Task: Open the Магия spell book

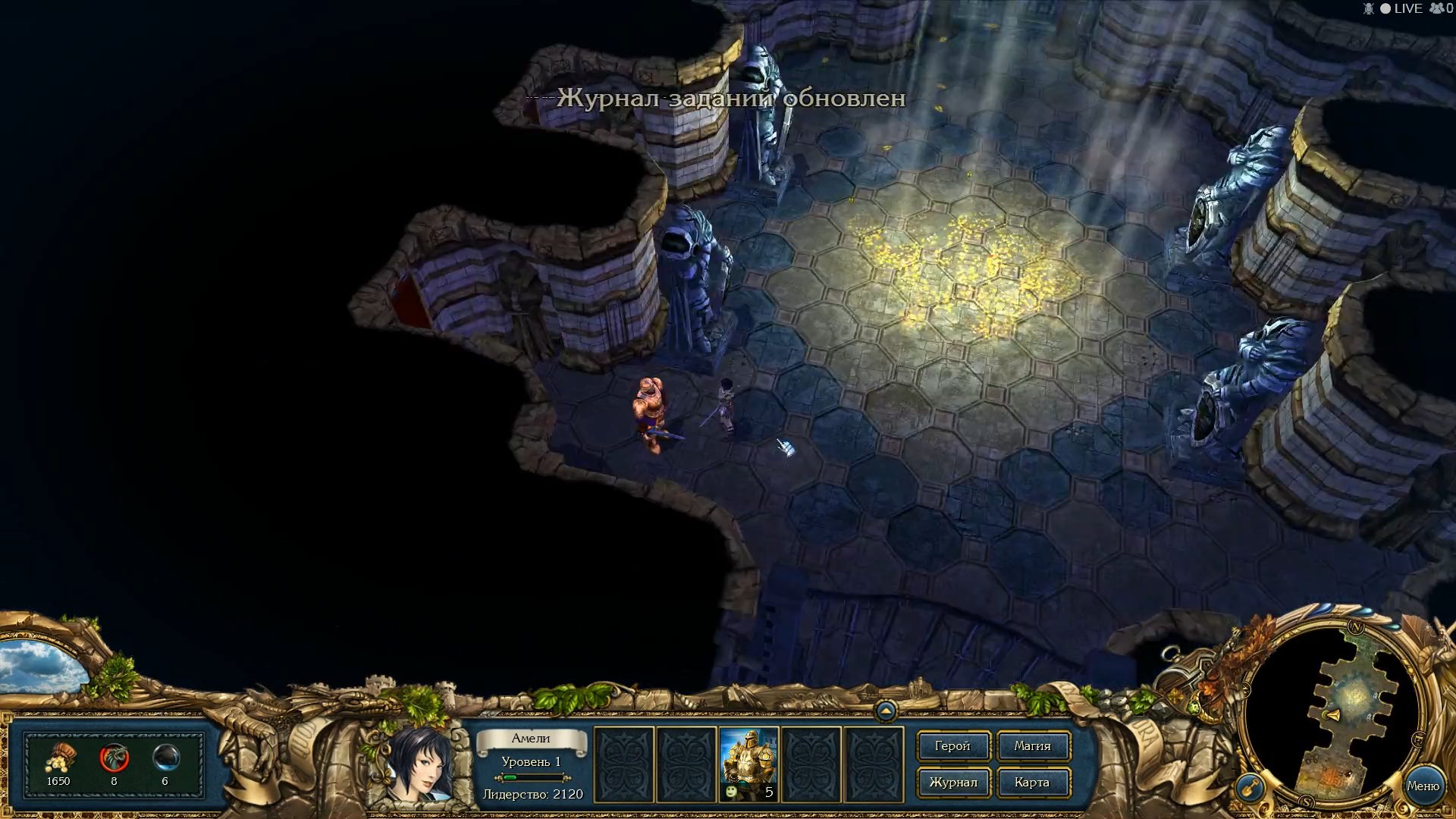Action: [x=1032, y=746]
